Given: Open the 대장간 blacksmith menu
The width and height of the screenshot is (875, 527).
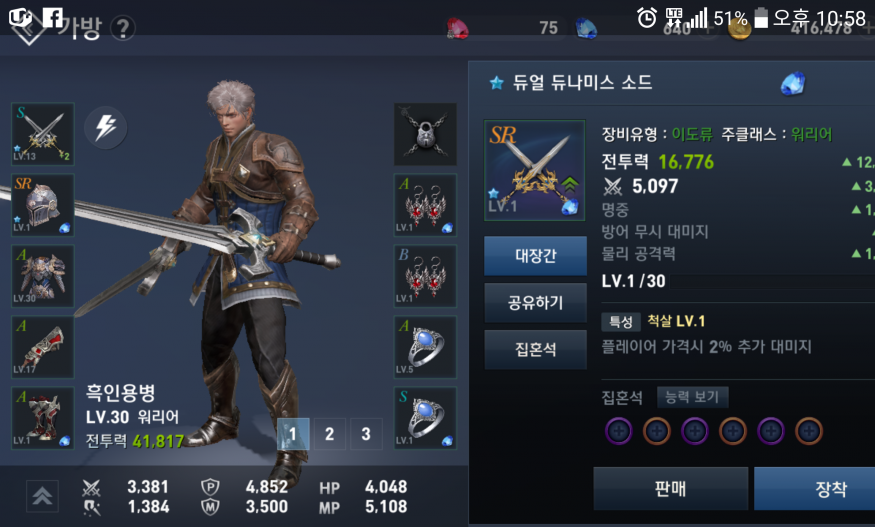Looking at the screenshot, I should click(x=535, y=256).
